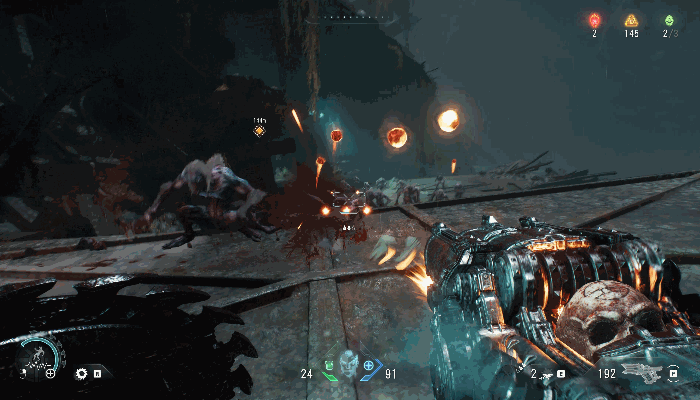Click the blue armor chevron icon
Screen dimensions: 700x400
[369, 367]
